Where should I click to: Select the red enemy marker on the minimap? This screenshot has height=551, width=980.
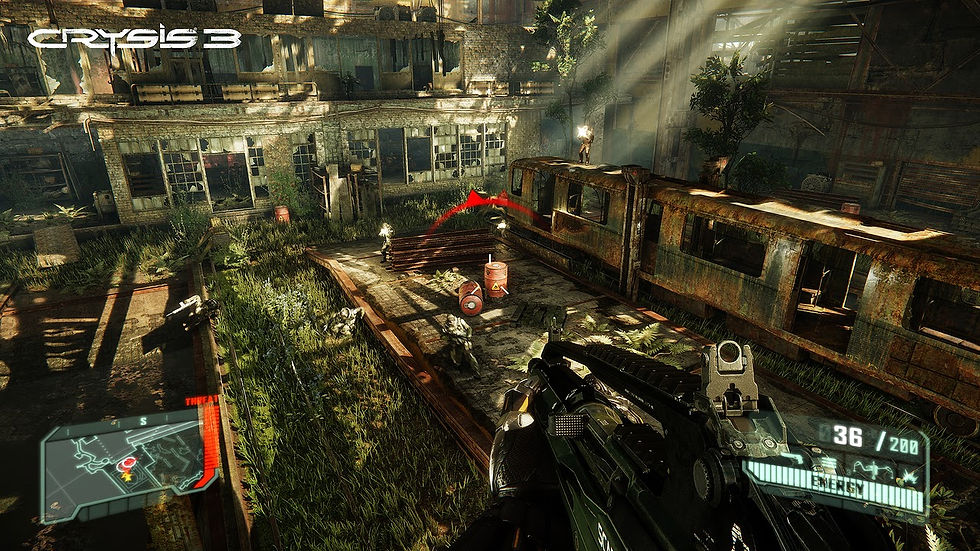[129, 462]
